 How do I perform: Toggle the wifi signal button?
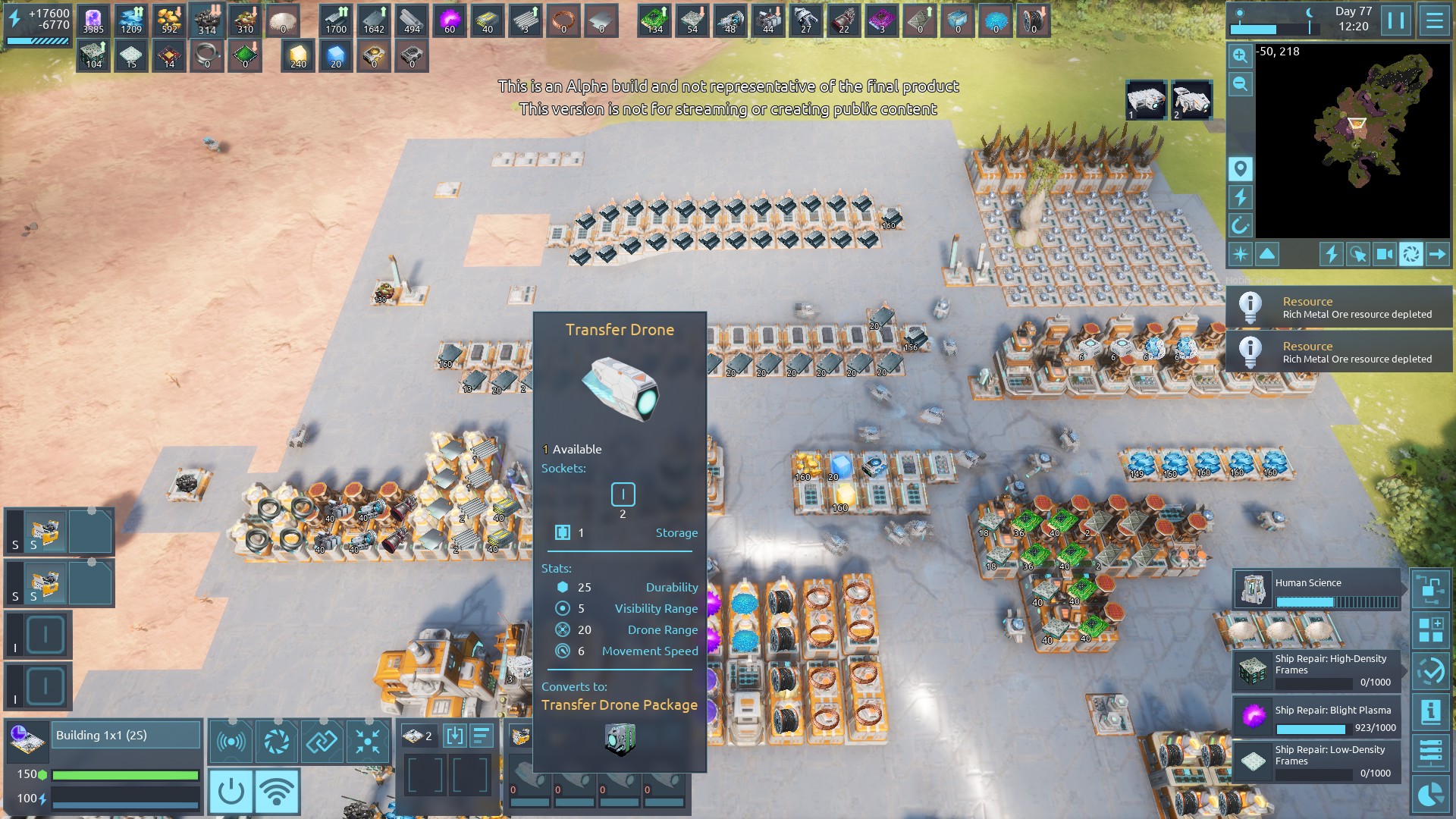tap(277, 792)
